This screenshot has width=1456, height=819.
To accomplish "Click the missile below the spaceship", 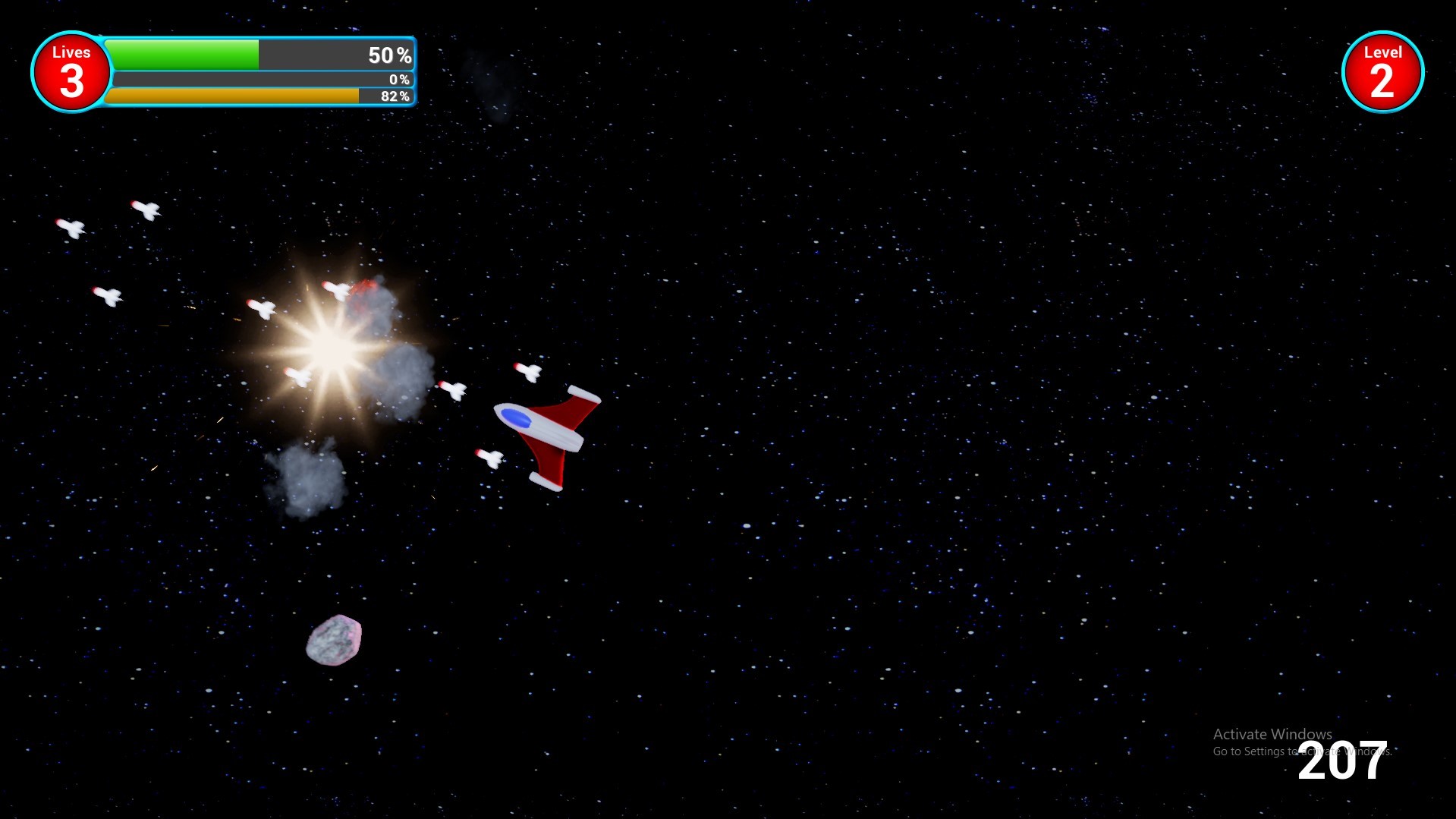I will click(489, 455).
